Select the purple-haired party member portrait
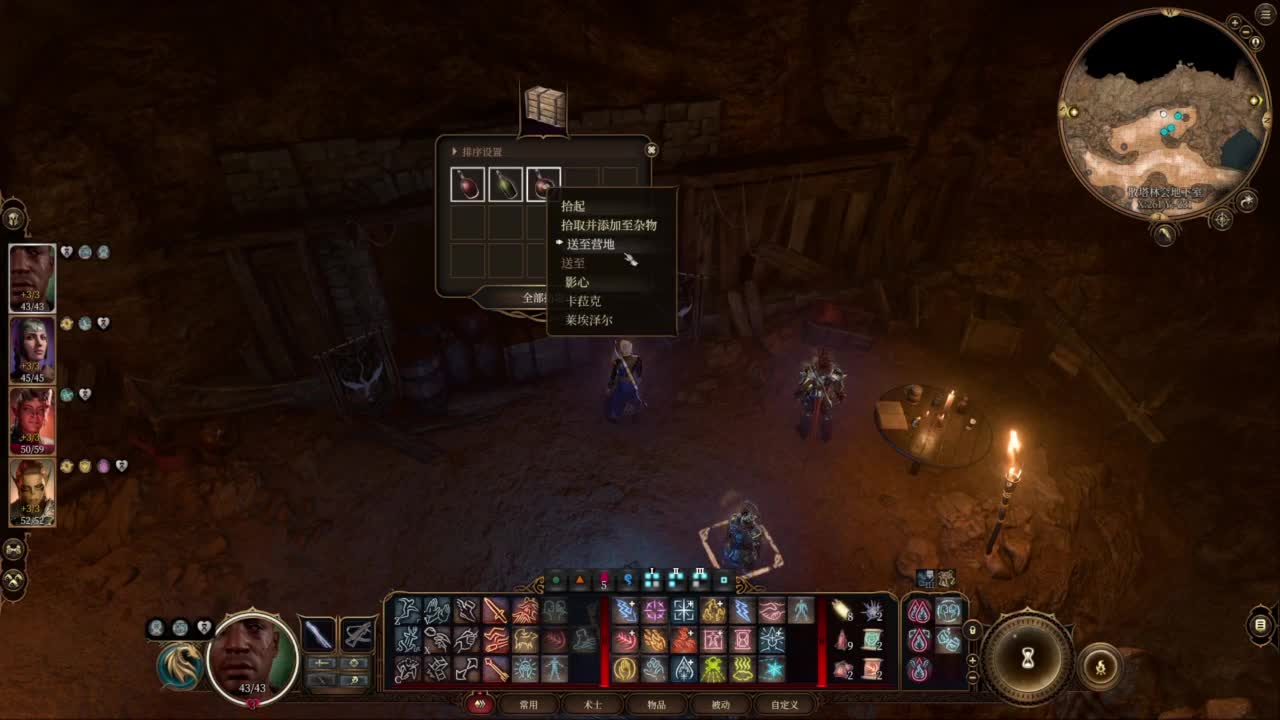The height and width of the screenshot is (720, 1280). point(32,350)
